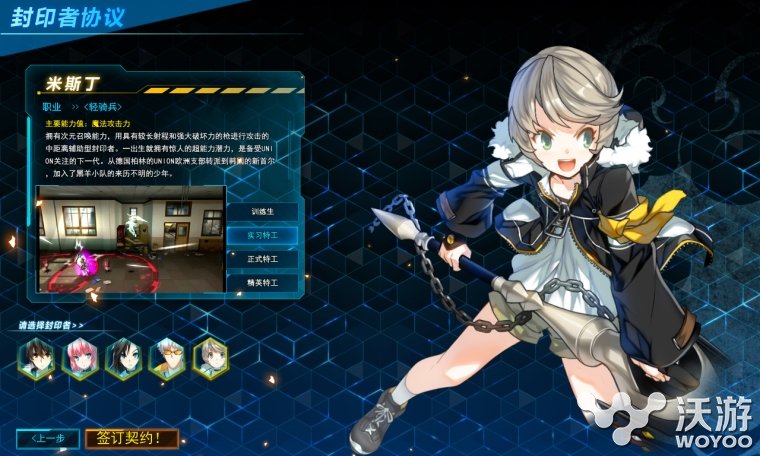760x456 pixels.
Task: Pick the black-haired girl character portrait
Action: (x=123, y=358)
